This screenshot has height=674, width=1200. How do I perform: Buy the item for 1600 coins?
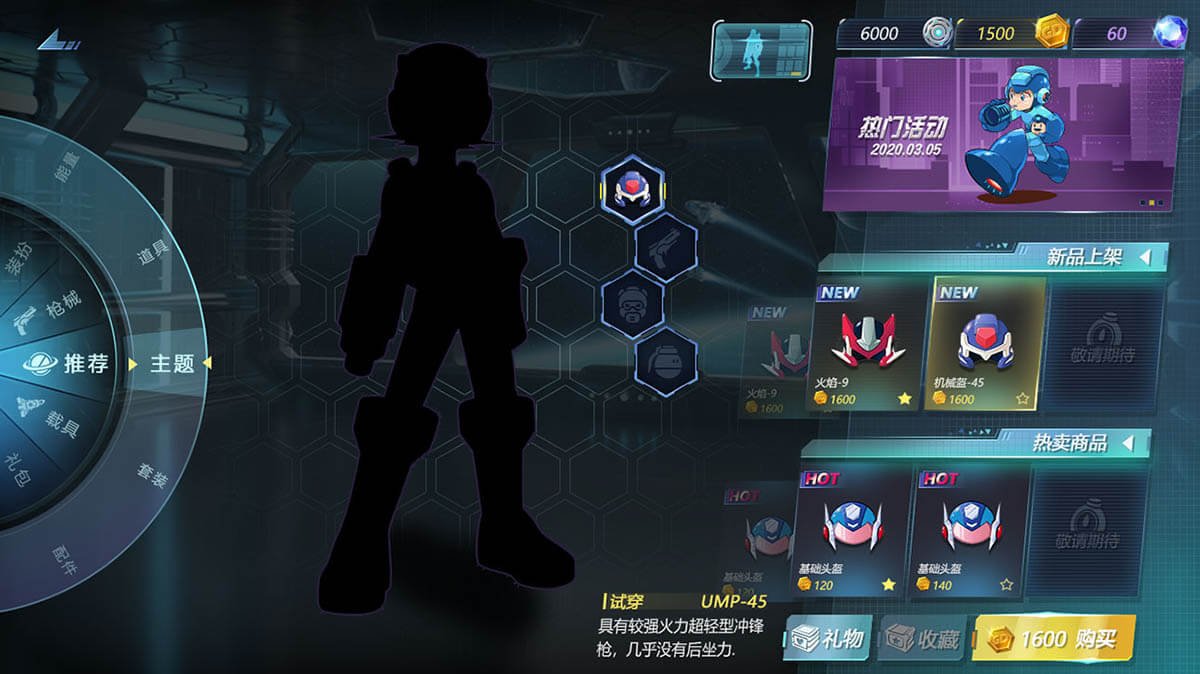click(x=1053, y=638)
